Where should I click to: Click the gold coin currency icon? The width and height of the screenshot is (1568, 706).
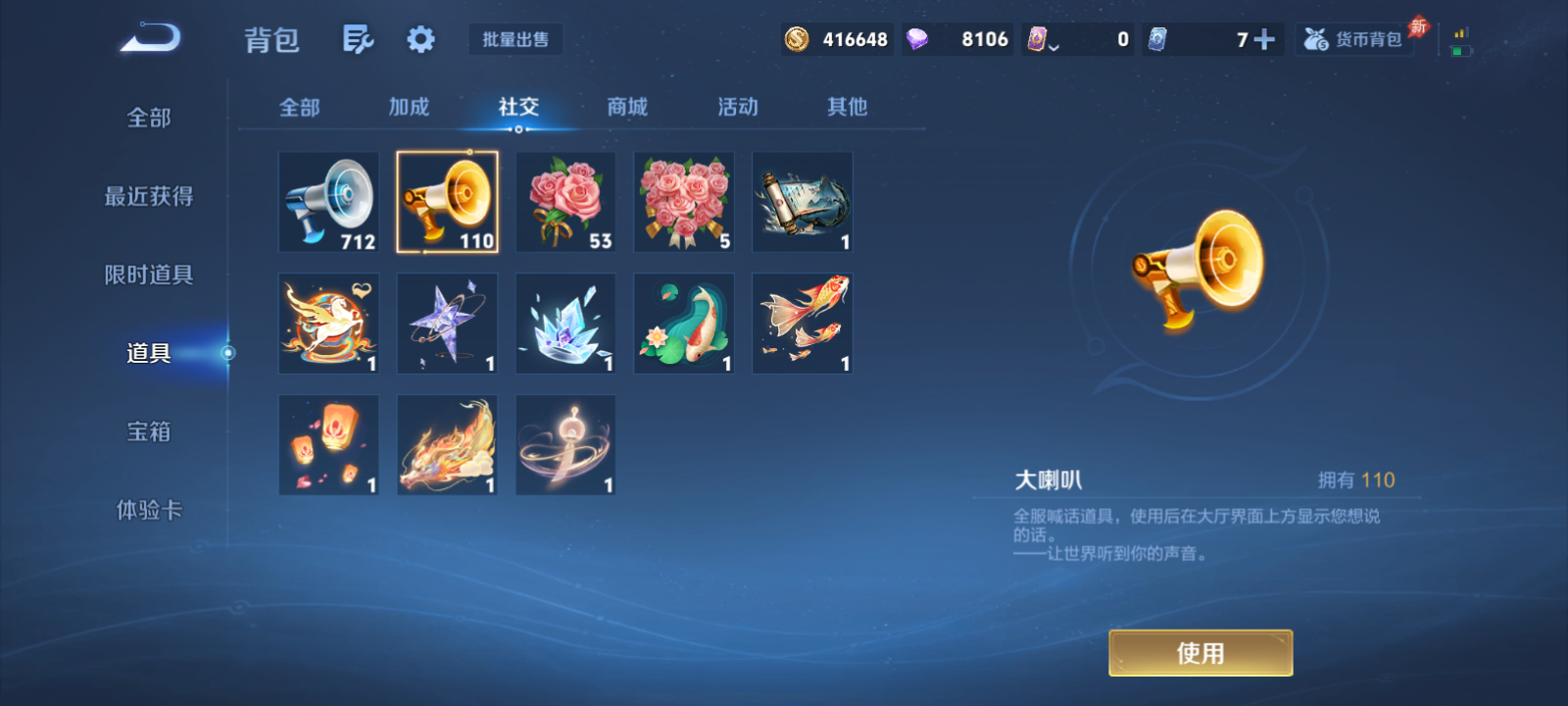[796, 38]
